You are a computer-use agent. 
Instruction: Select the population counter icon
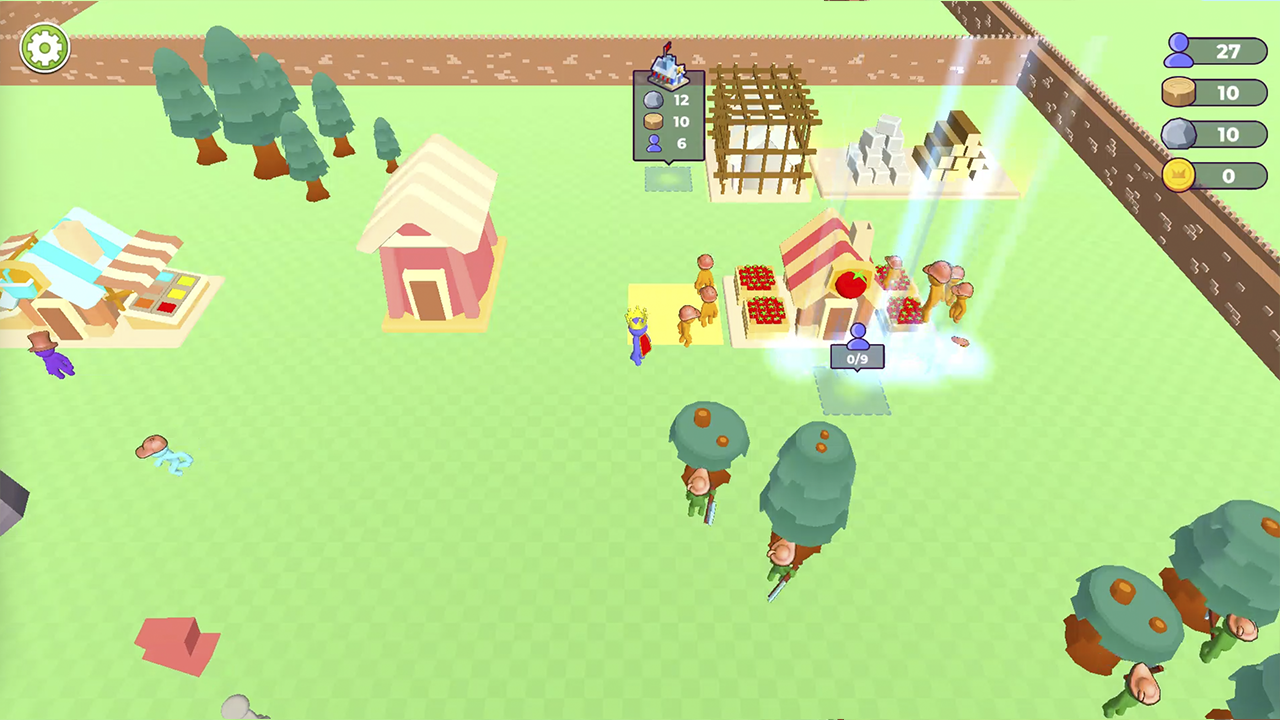point(1178,51)
